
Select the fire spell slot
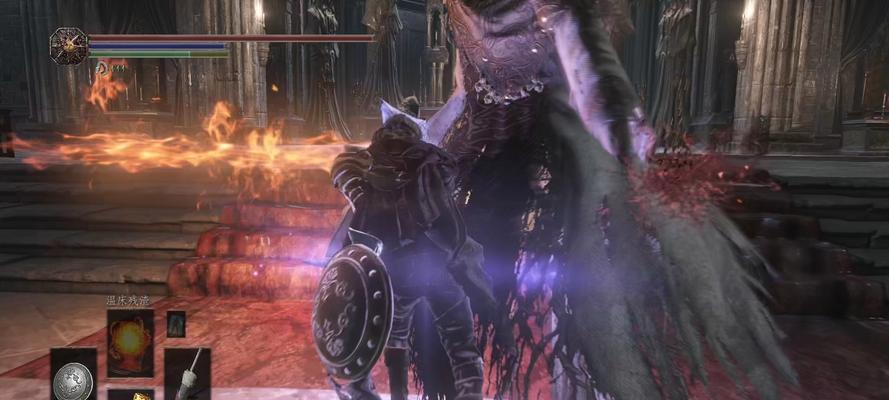coord(130,343)
